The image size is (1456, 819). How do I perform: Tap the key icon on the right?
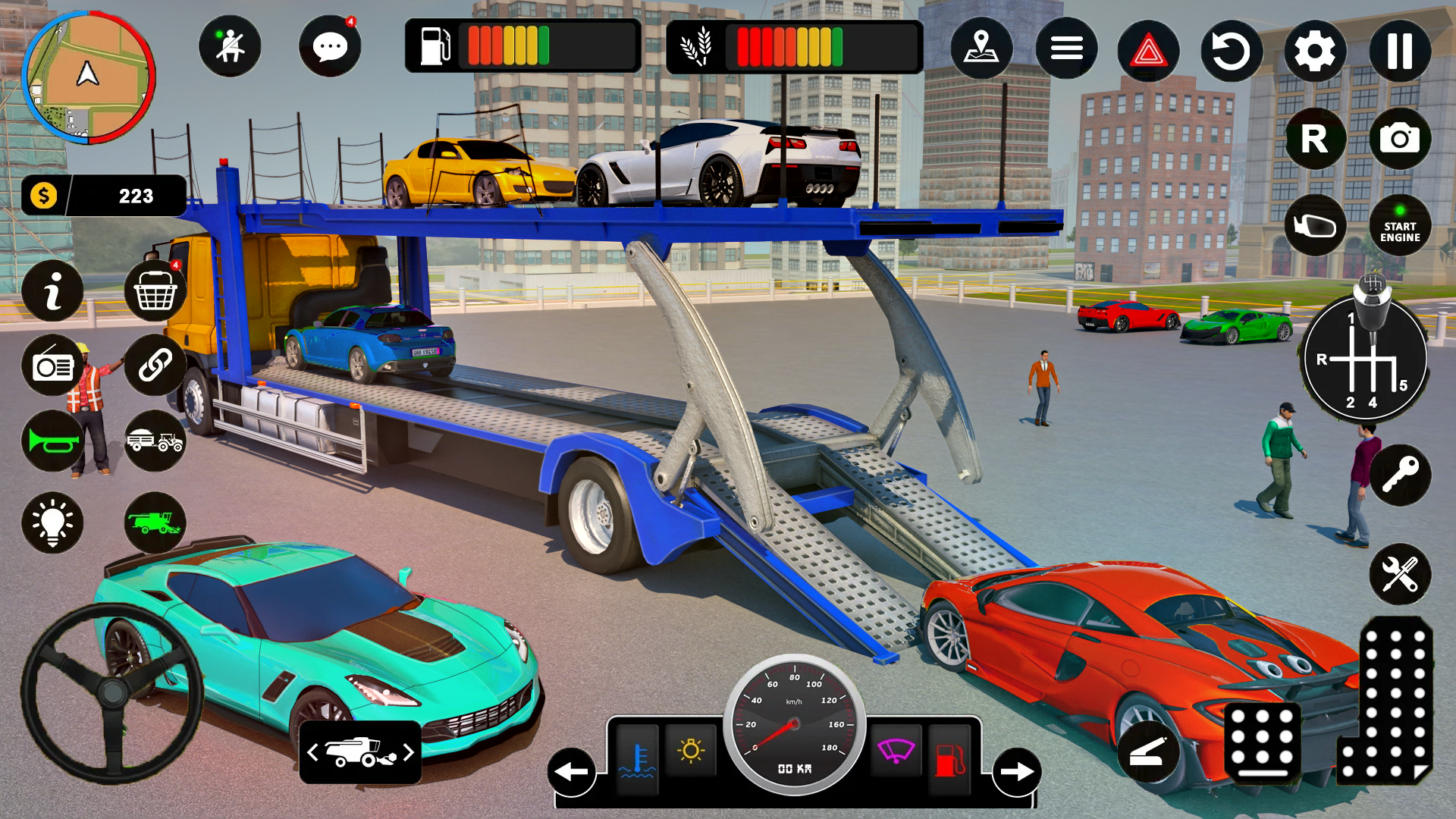pyautogui.click(x=1401, y=474)
